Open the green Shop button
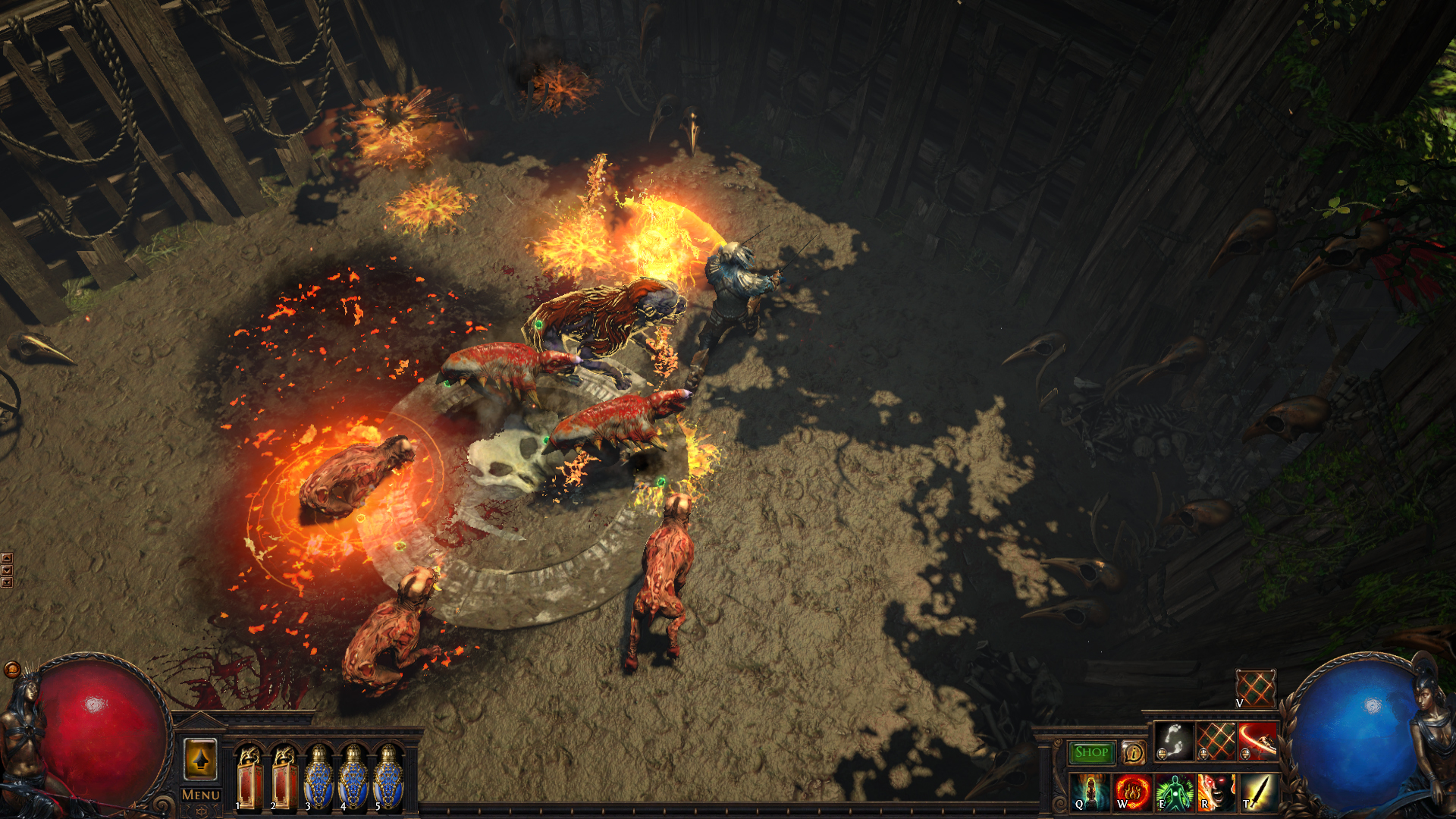 coord(1091,752)
